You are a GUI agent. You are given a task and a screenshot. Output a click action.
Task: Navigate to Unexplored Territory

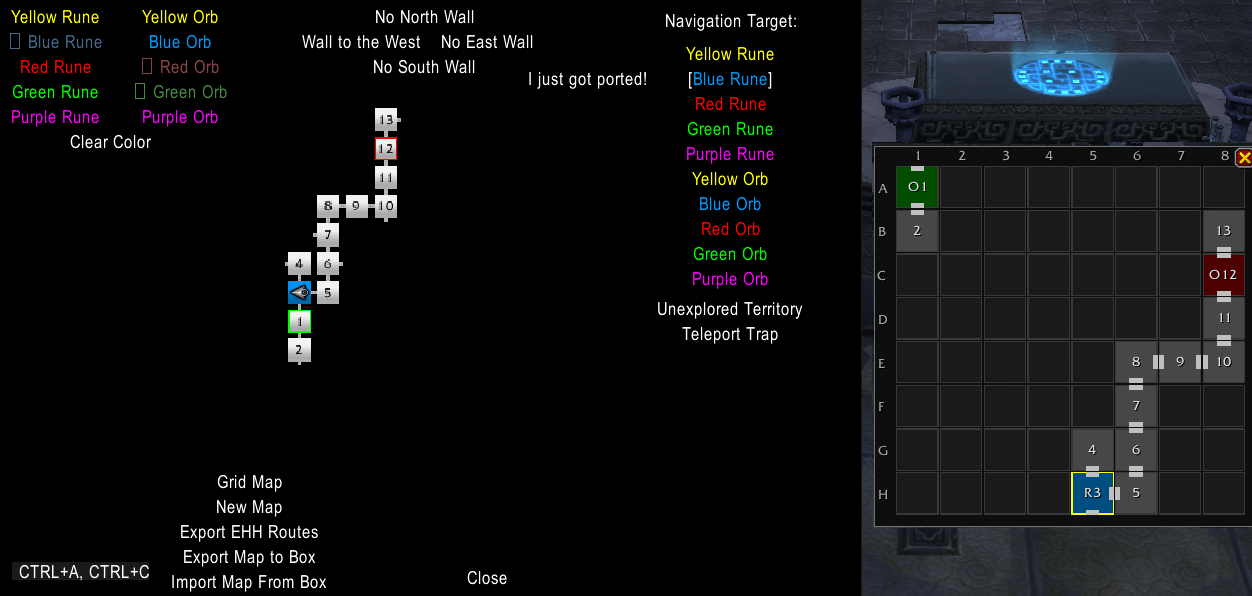pyautogui.click(x=729, y=309)
